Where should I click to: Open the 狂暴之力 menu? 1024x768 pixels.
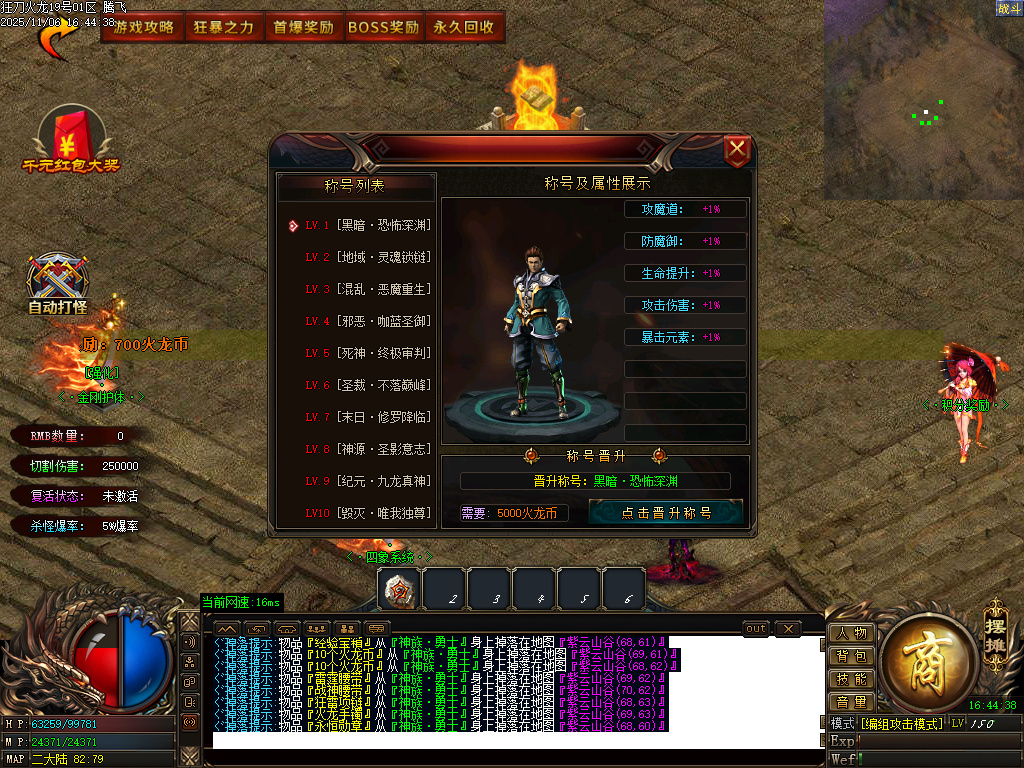(224, 28)
